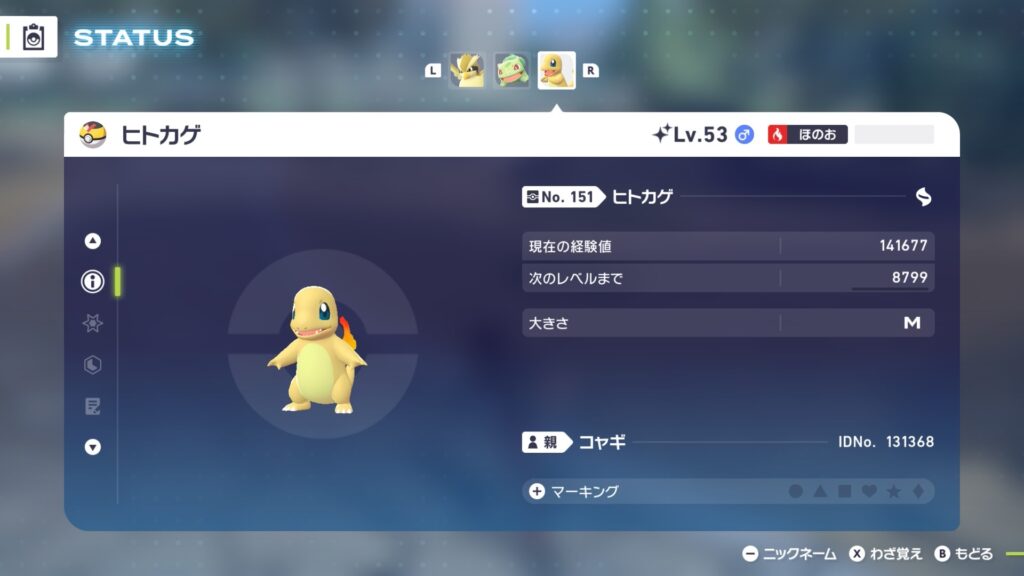Toggle the star marking

[893, 491]
